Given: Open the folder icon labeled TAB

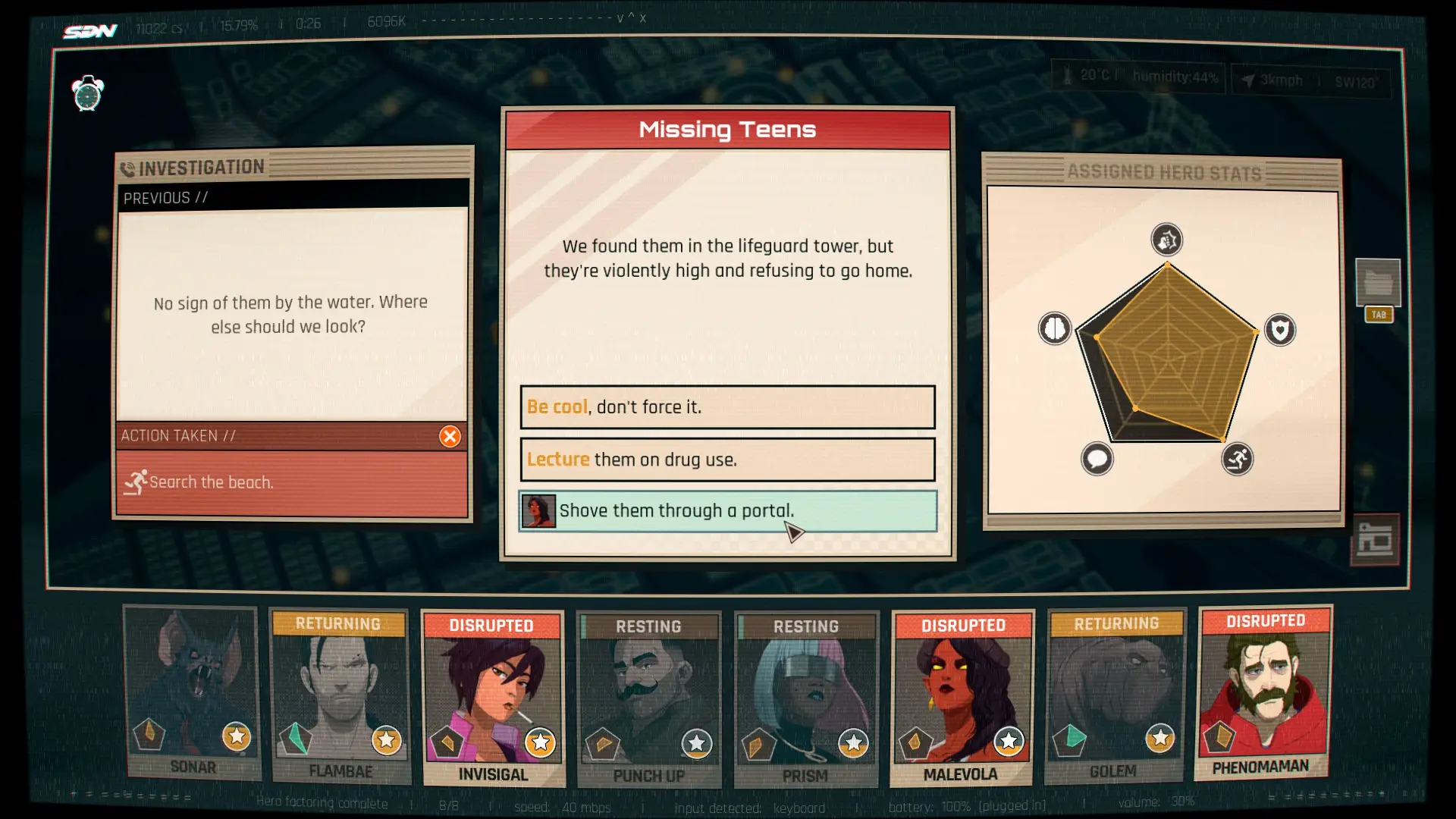Looking at the screenshot, I should (1377, 283).
